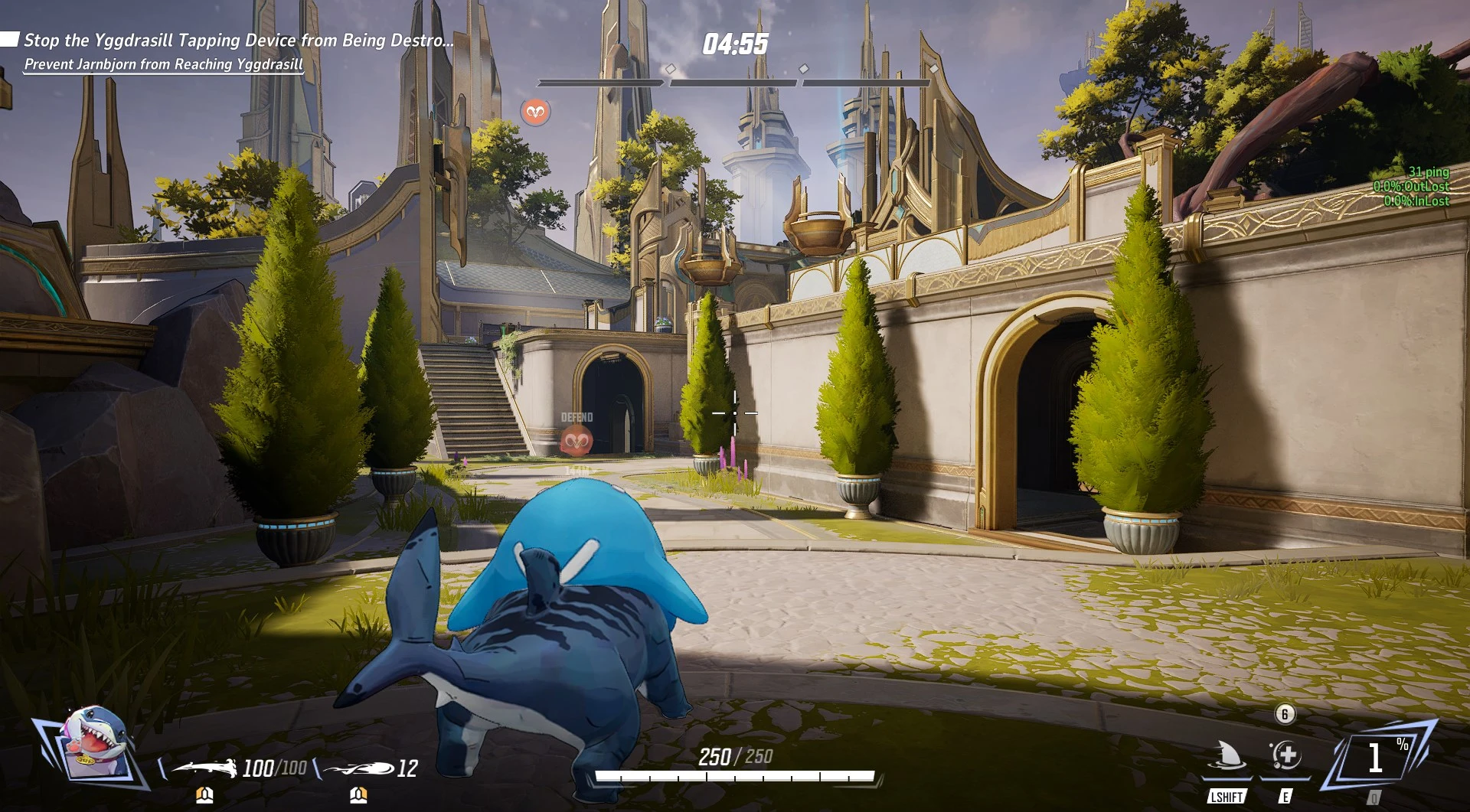1470x812 pixels.
Task: Click the Prevent Jarnbjorn objective line
Action: tap(164, 64)
